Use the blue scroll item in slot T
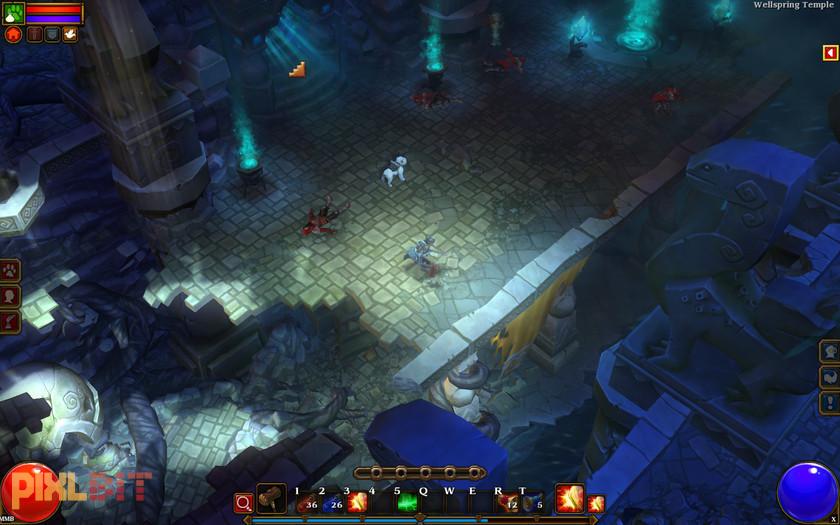The image size is (840, 525). [532, 501]
